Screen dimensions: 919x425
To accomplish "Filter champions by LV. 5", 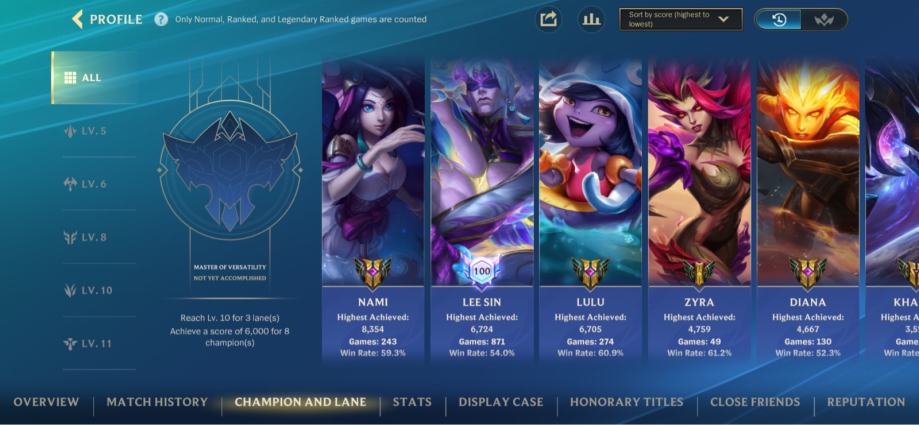I will (x=92, y=131).
